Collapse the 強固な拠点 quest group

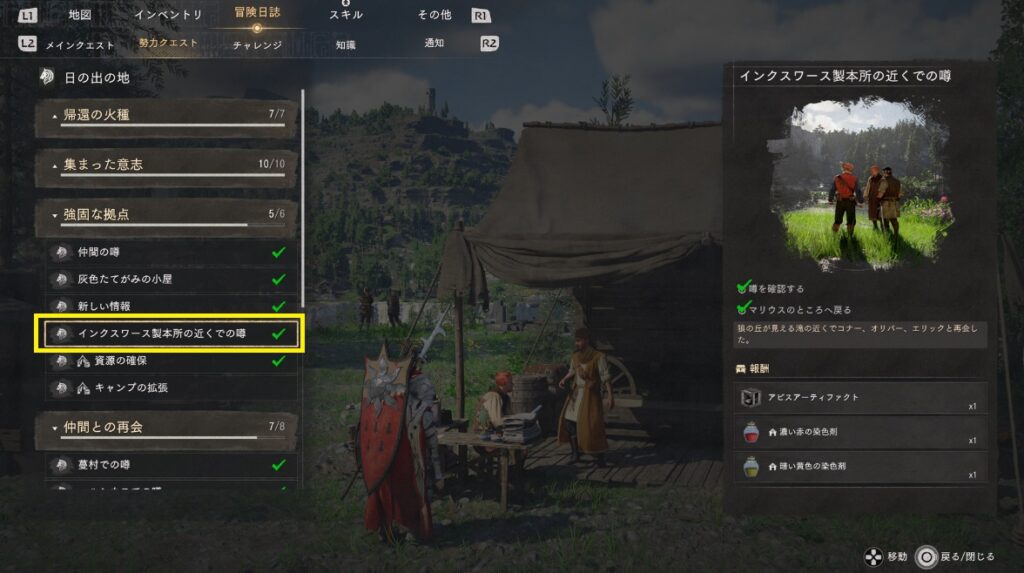[167, 215]
